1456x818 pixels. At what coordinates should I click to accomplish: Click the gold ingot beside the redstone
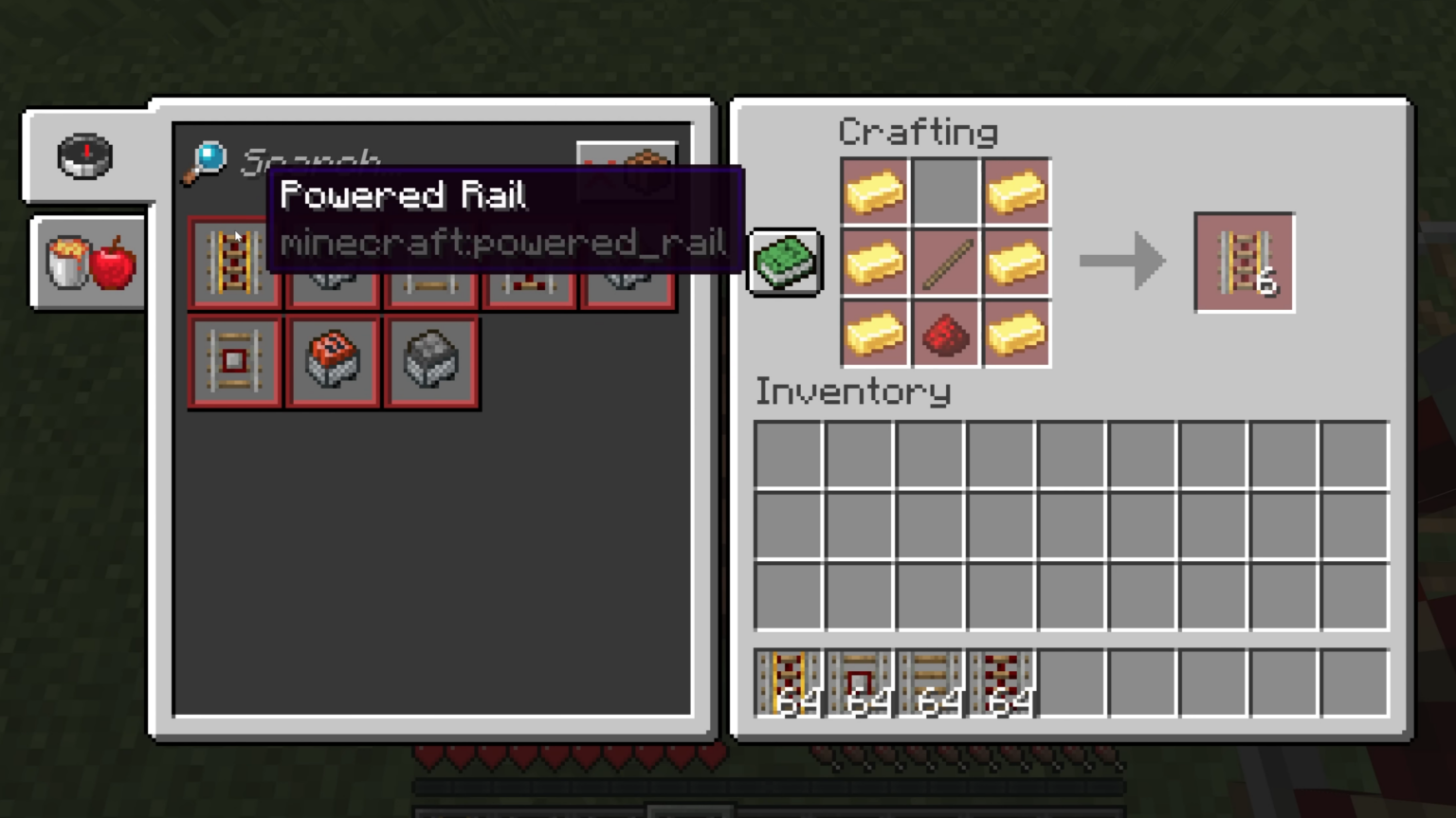(x=1015, y=334)
